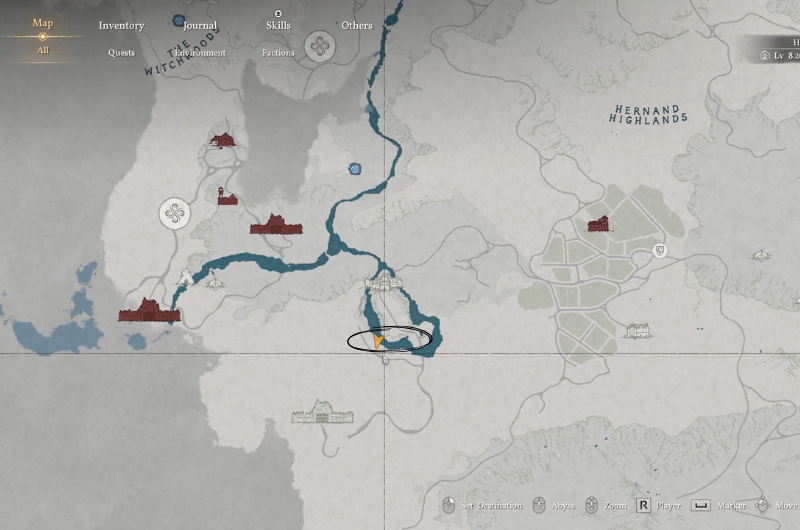800x530 pixels.
Task: Click the red watchtower map marker
Action: pos(228,195)
